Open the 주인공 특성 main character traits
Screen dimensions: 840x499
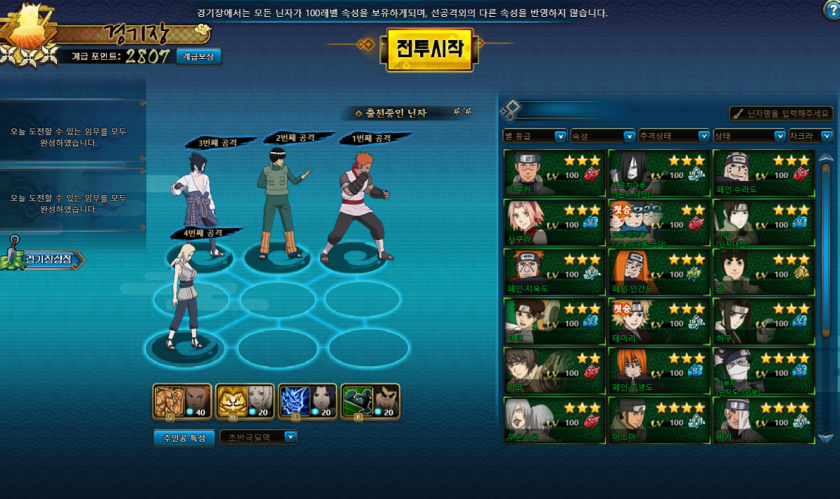coord(182,437)
